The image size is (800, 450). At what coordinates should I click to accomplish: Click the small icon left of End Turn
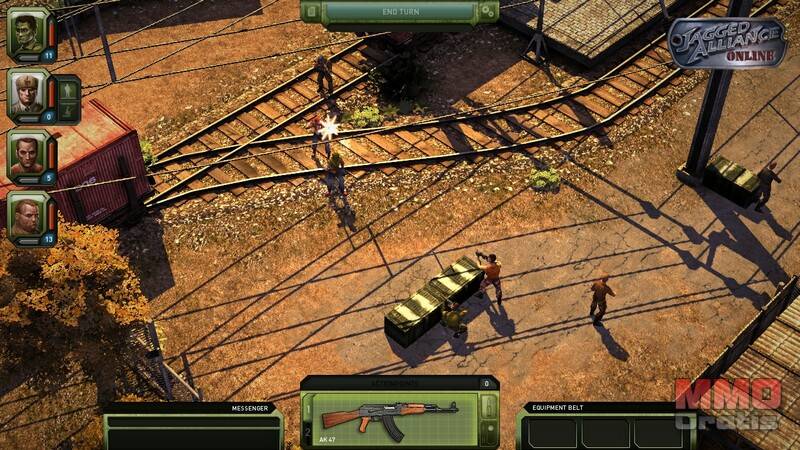[x=311, y=11]
